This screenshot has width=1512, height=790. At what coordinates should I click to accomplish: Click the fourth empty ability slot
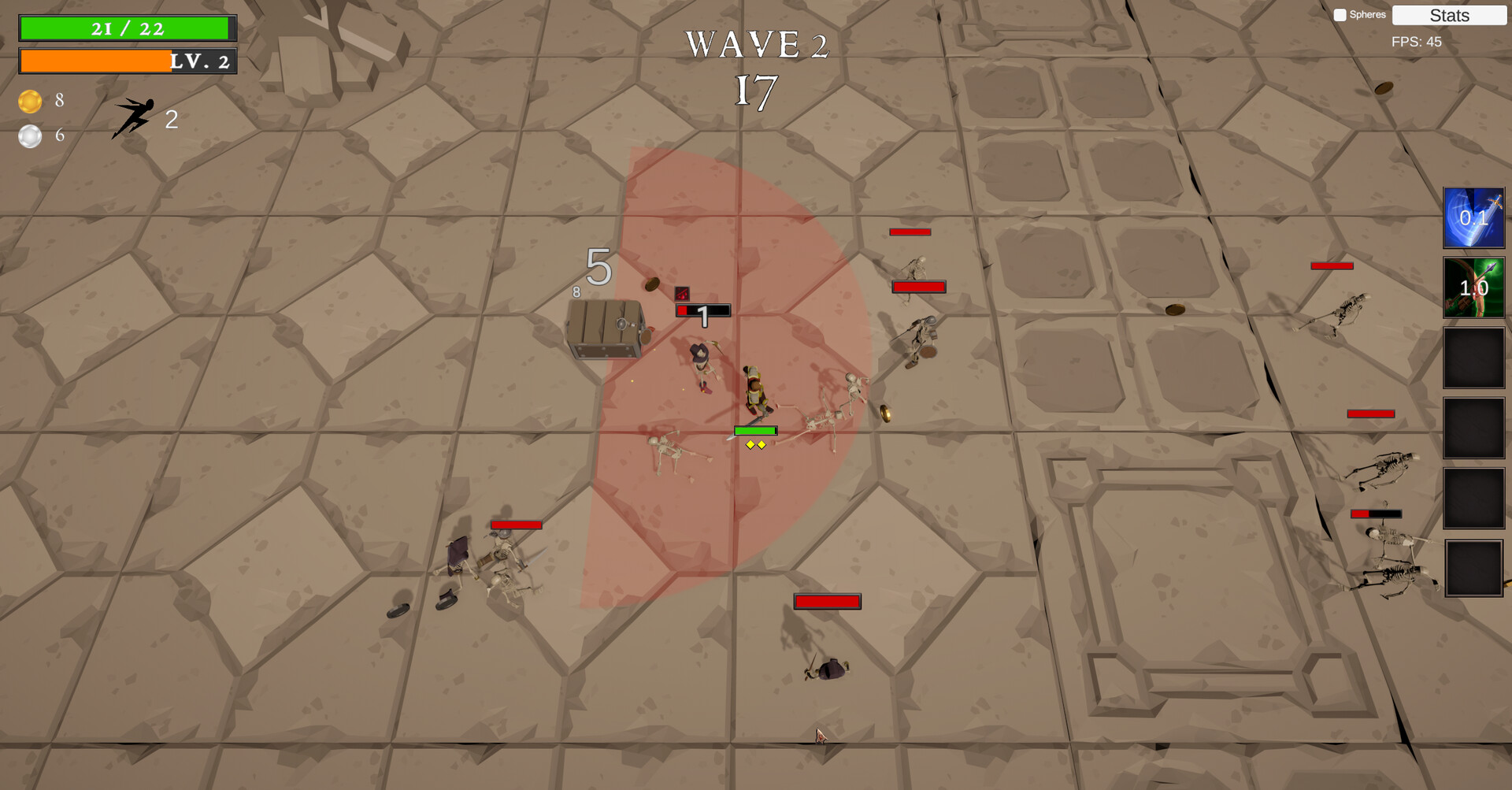(1473, 428)
